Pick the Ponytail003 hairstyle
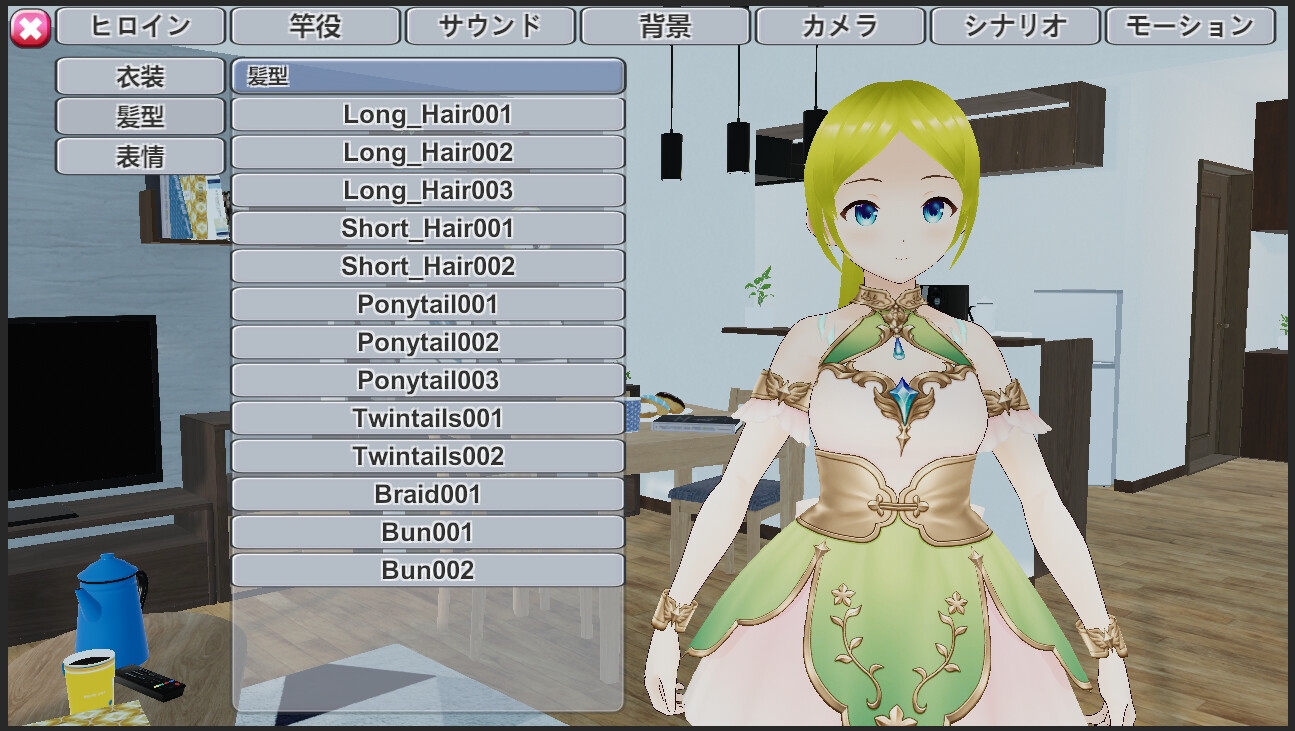Image resolution: width=1295 pixels, height=731 pixels. click(428, 380)
